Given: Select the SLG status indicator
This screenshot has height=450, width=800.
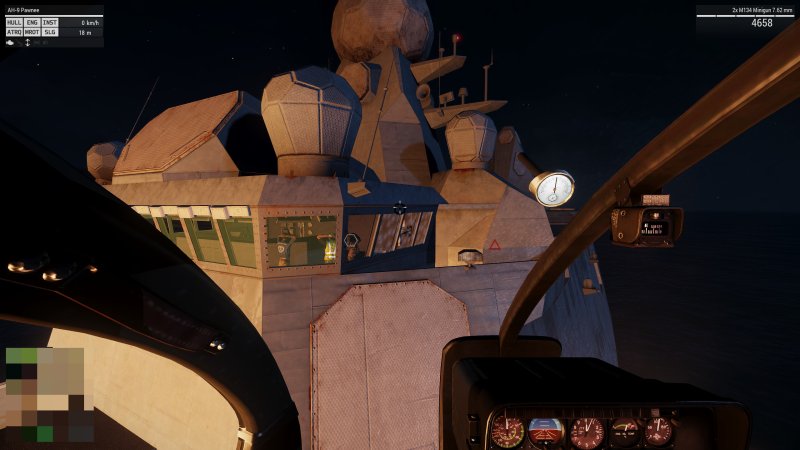Looking at the screenshot, I should click(x=50, y=32).
